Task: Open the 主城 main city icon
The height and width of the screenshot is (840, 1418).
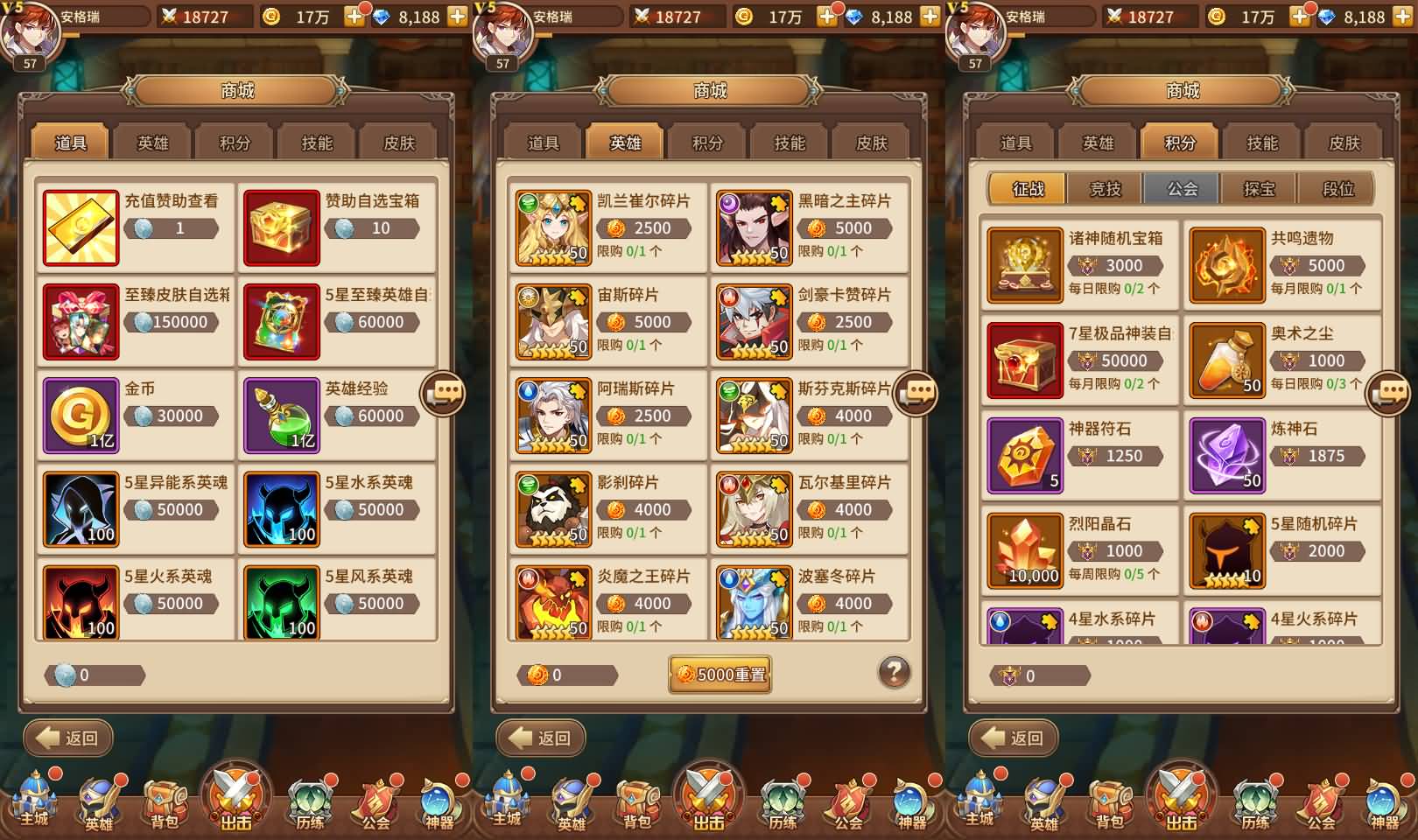Action: pyautogui.click(x=32, y=801)
